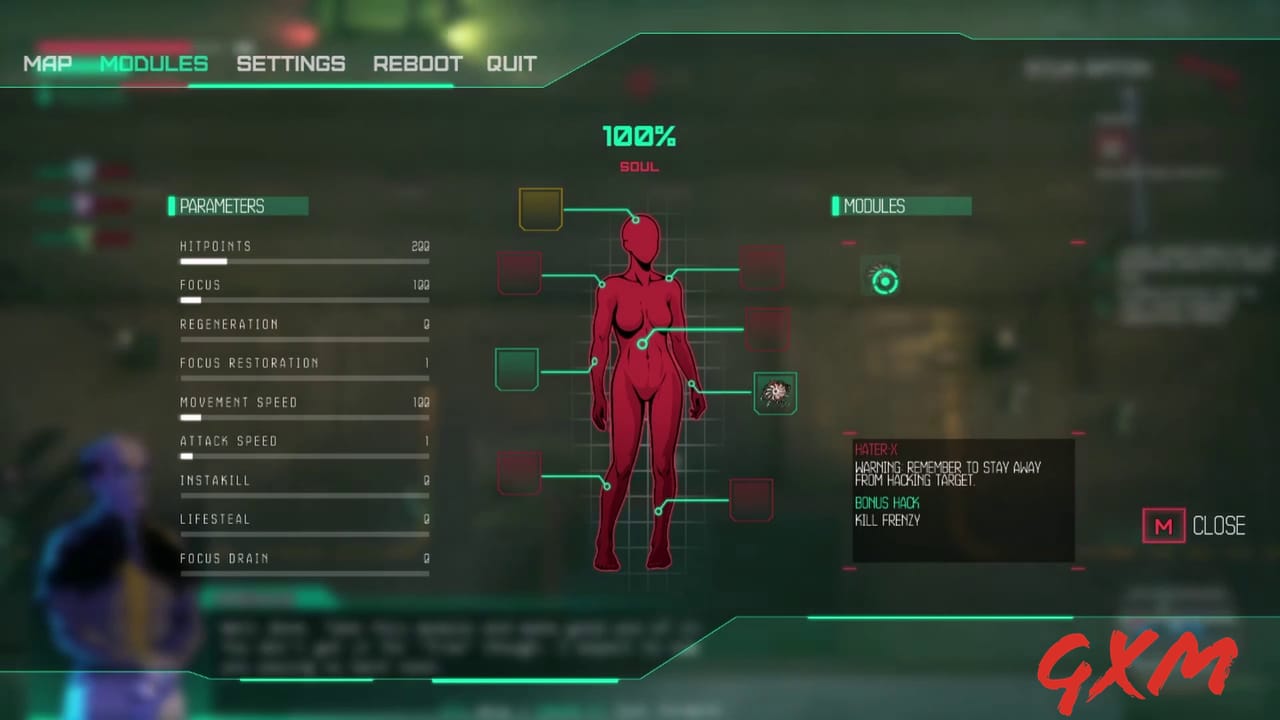Open the green module icon in the Modules panel
Viewport: 1280px width, 720px height.
tap(884, 281)
